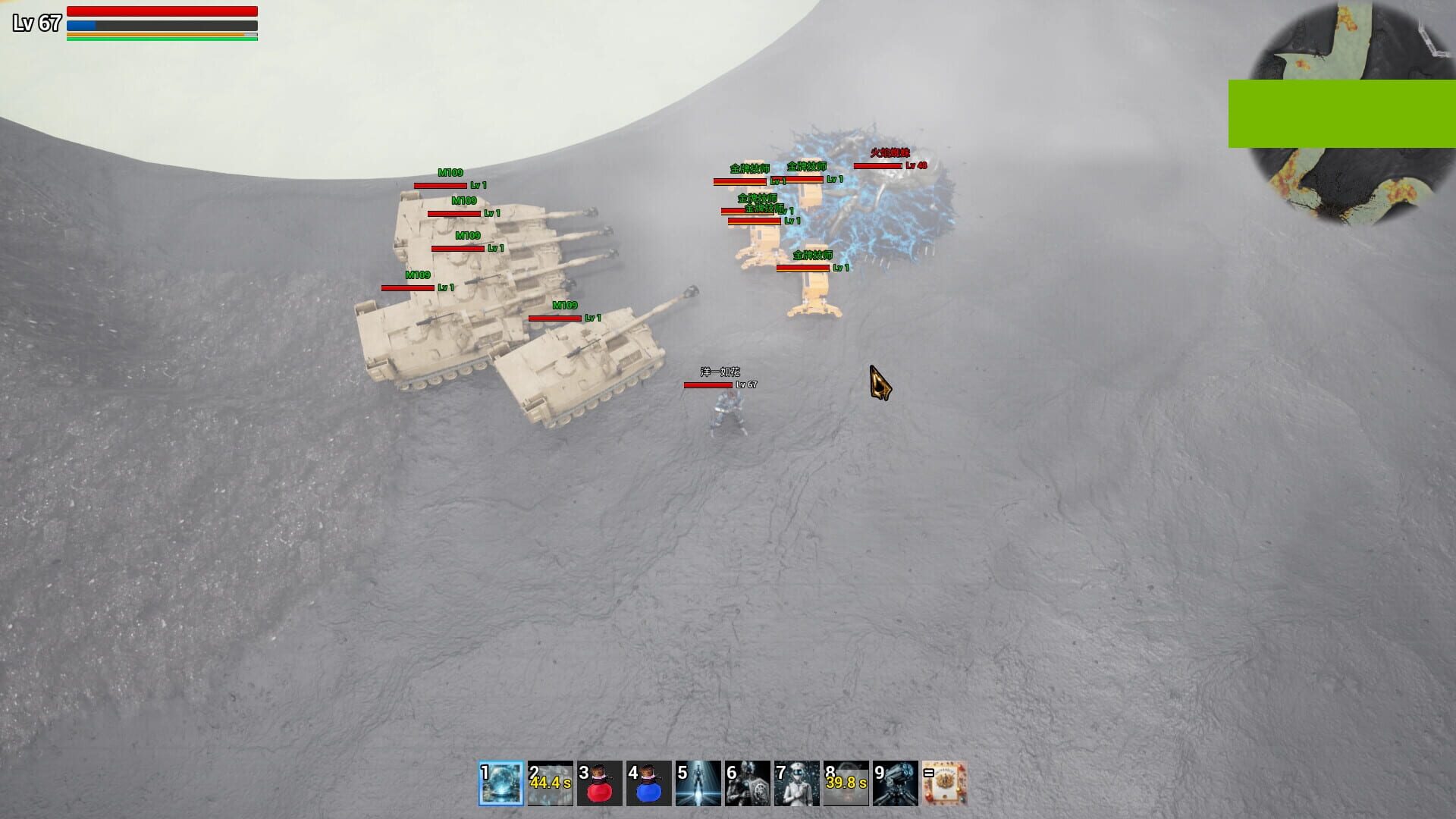Screen dimensions: 1456x819
Task: Click the topmost M109 unit's name label
Action: tap(449, 172)
